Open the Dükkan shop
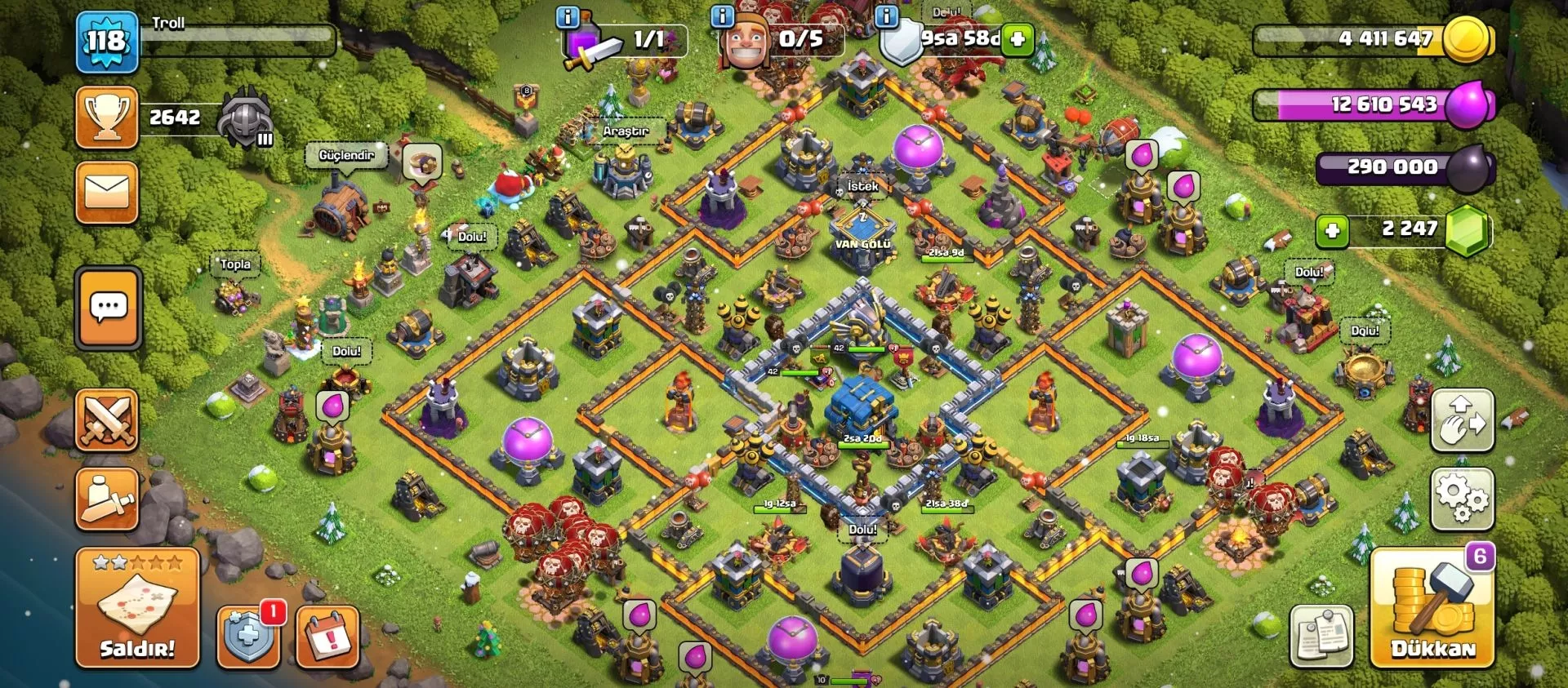Image resolution: width=1568 pixels, height=688 pixels. (x=1433, y=609)
